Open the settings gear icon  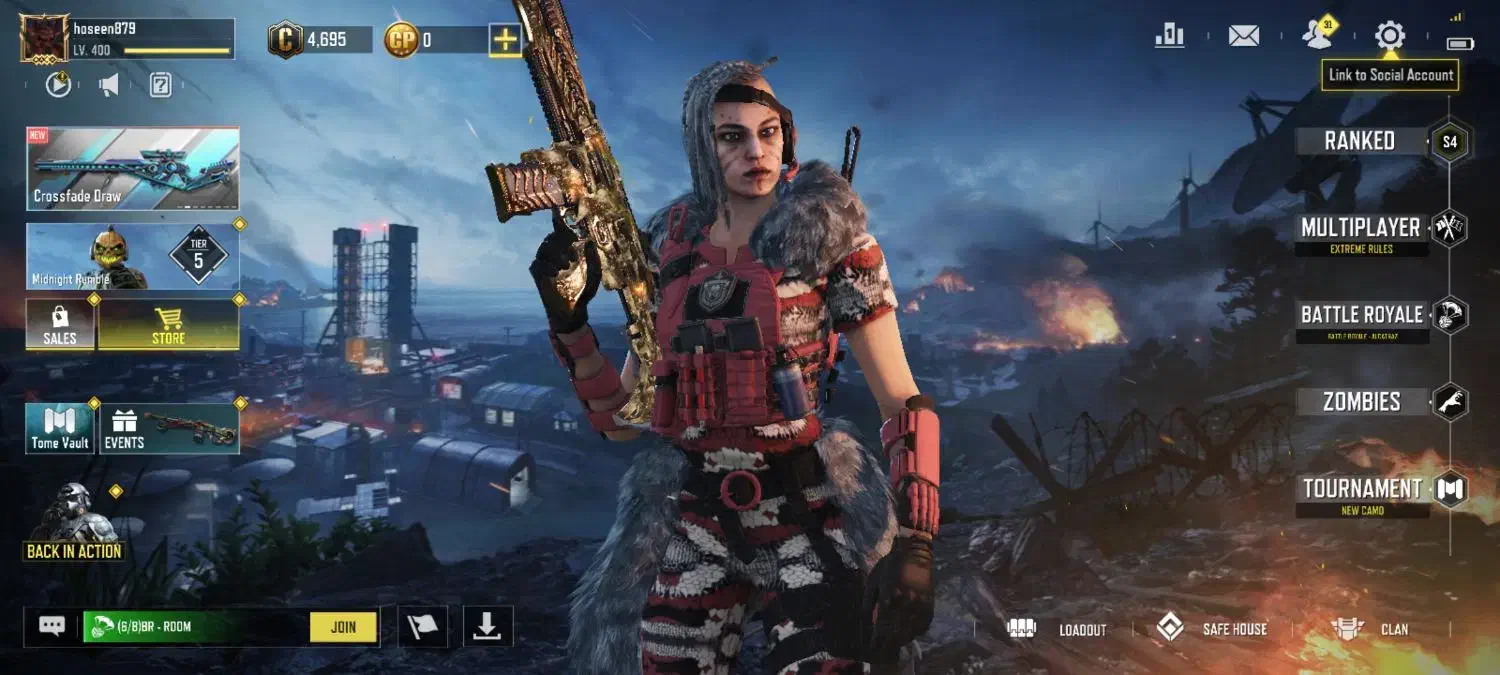coord(1389,36)
